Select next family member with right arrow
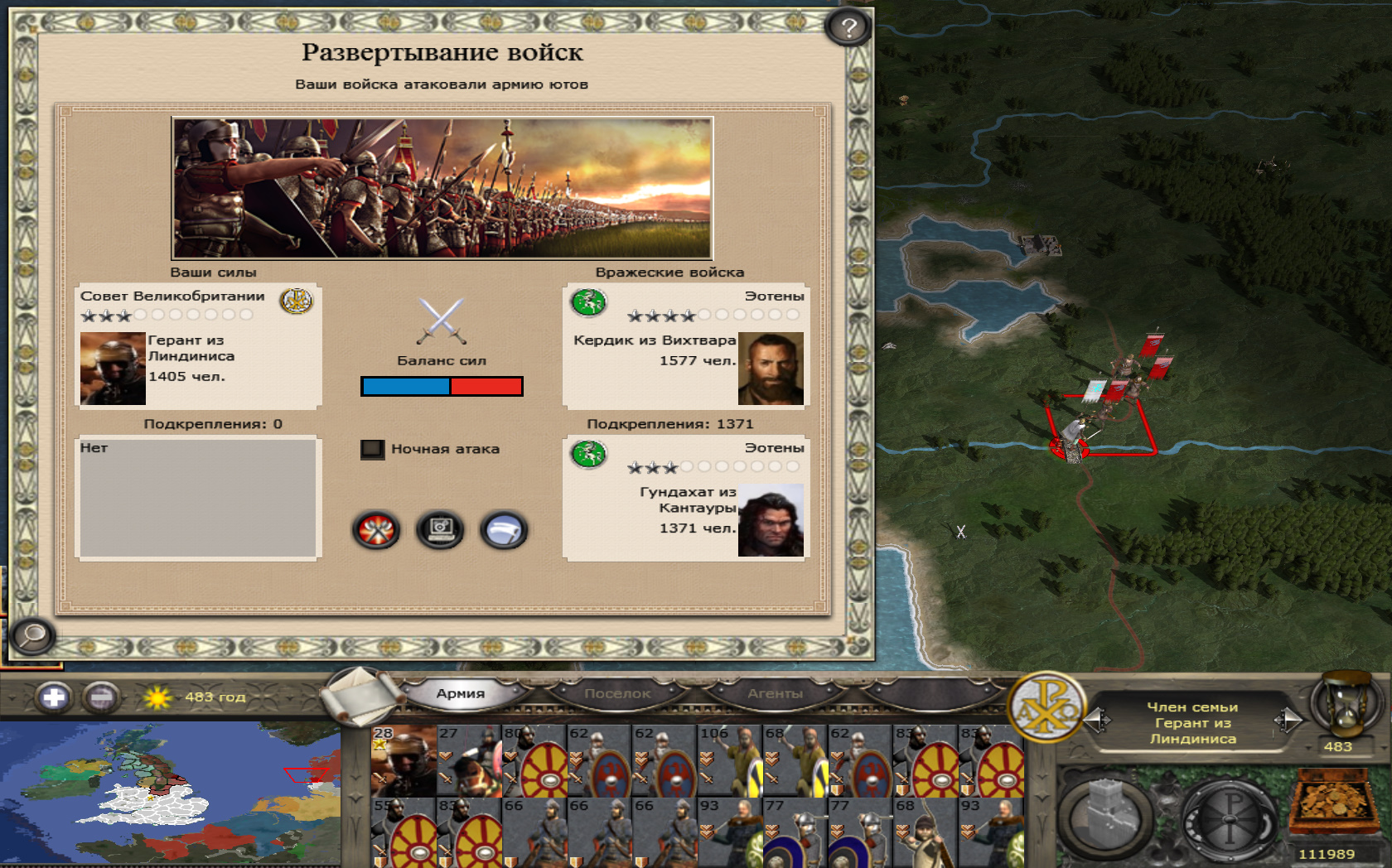This screenshot has height=868, width=1392. pos(1288,720)
